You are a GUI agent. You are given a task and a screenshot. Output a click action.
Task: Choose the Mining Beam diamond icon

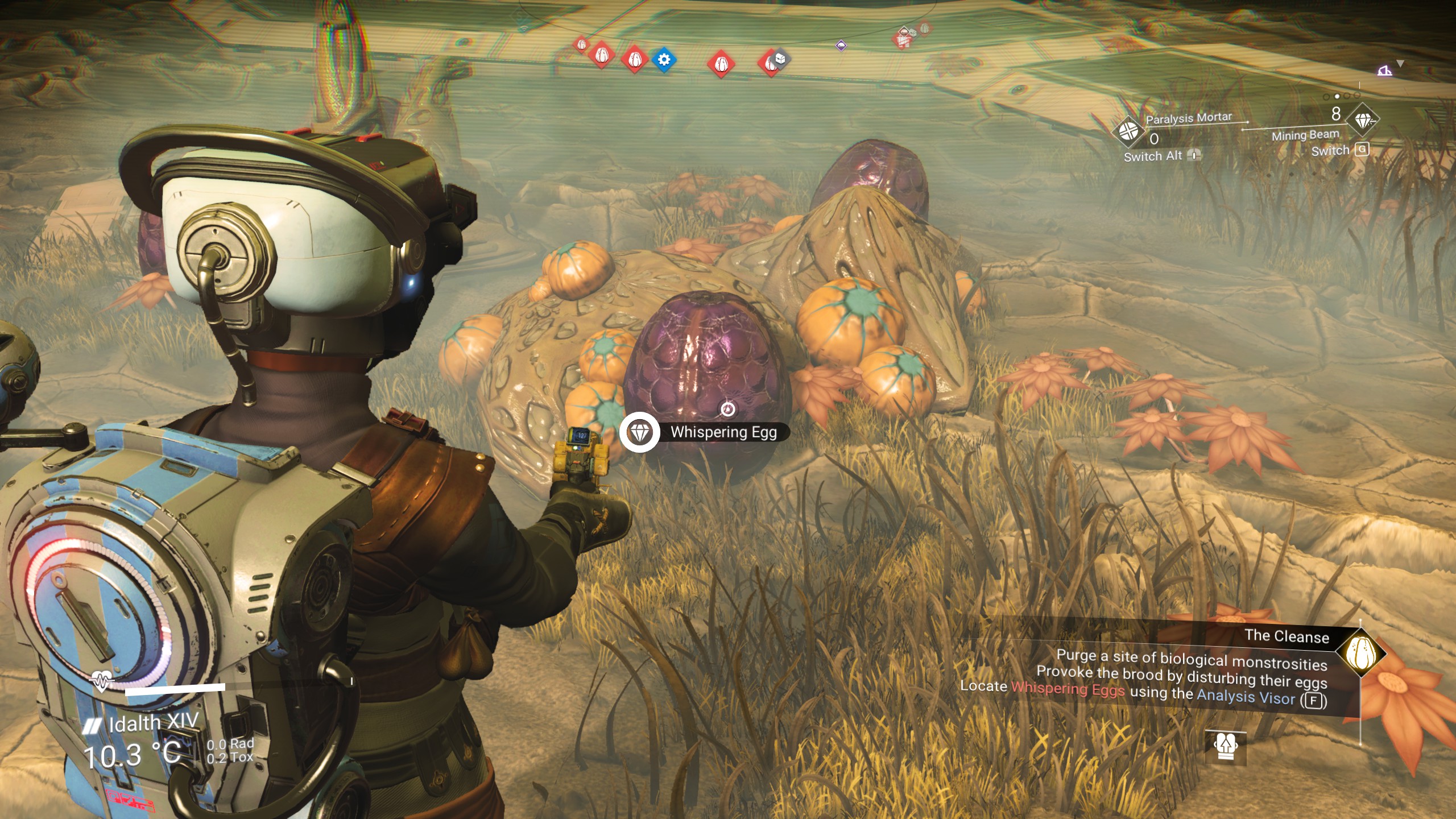pos(1363,121)
